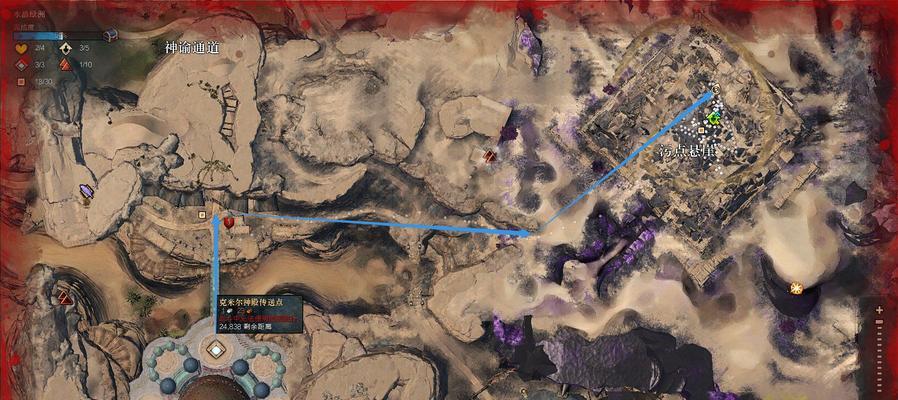The width and height of the screenshot is (898, 400).
Task: Click the orange heart completion icon
Action: pyautogui.click(x=21, y=48)
